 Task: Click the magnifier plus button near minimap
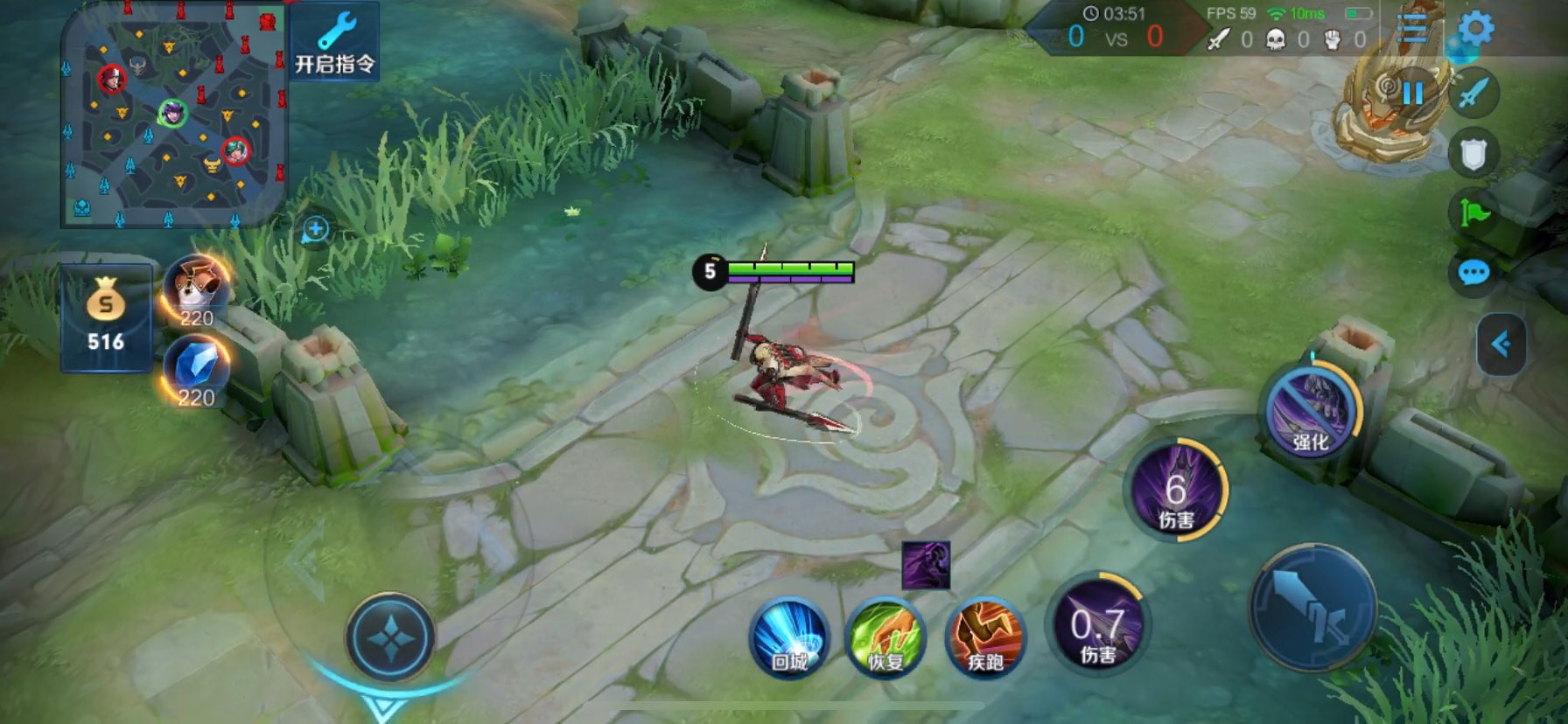pos(315,230)
